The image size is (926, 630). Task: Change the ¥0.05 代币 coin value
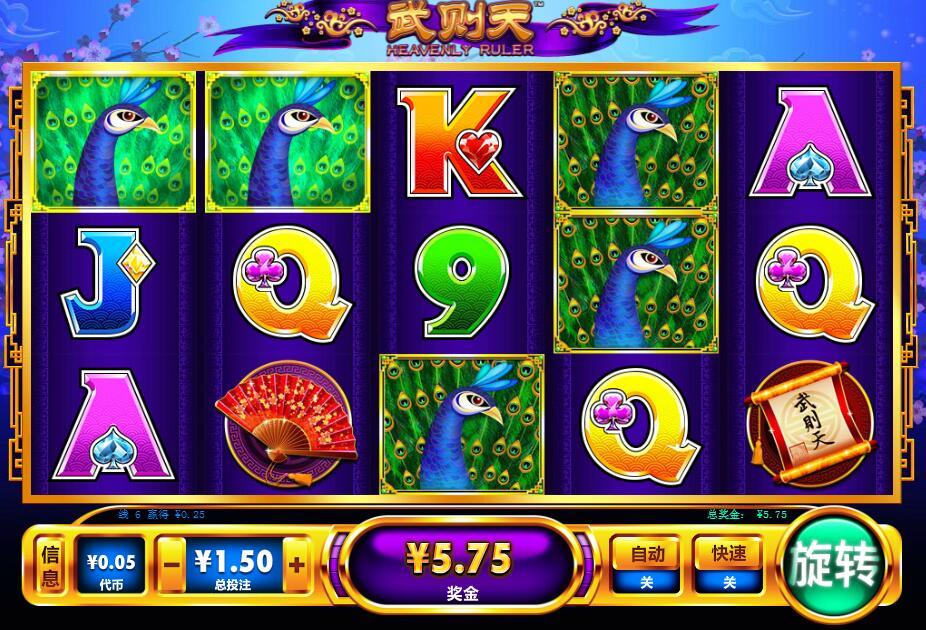click(110, 567)
